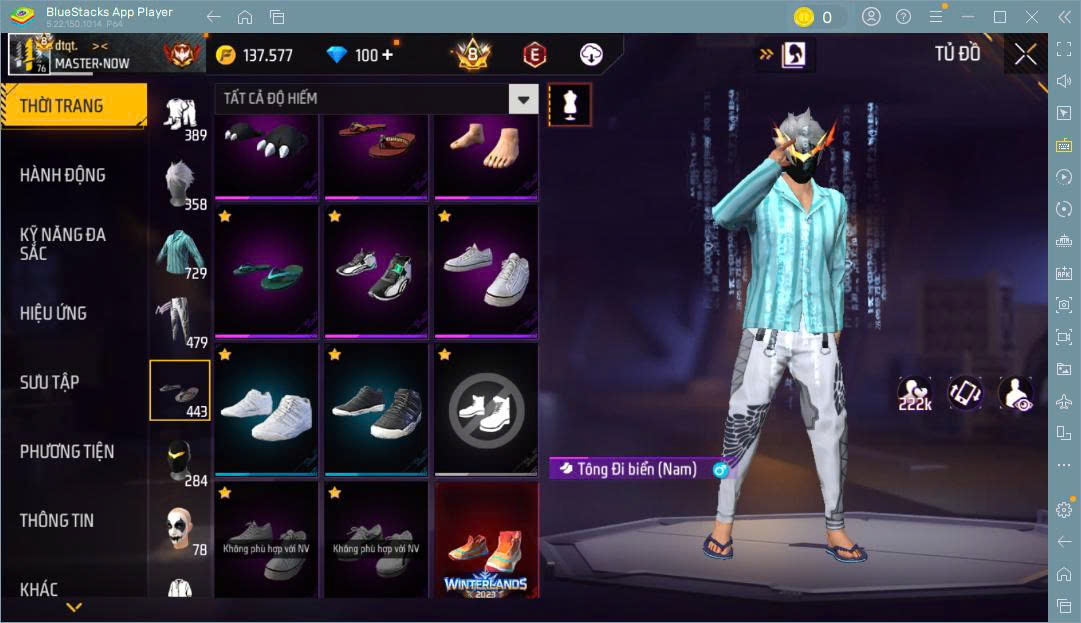Add diamonds with the plus button
Viewport: 1081px width, 623px height.
coord(388,55)
